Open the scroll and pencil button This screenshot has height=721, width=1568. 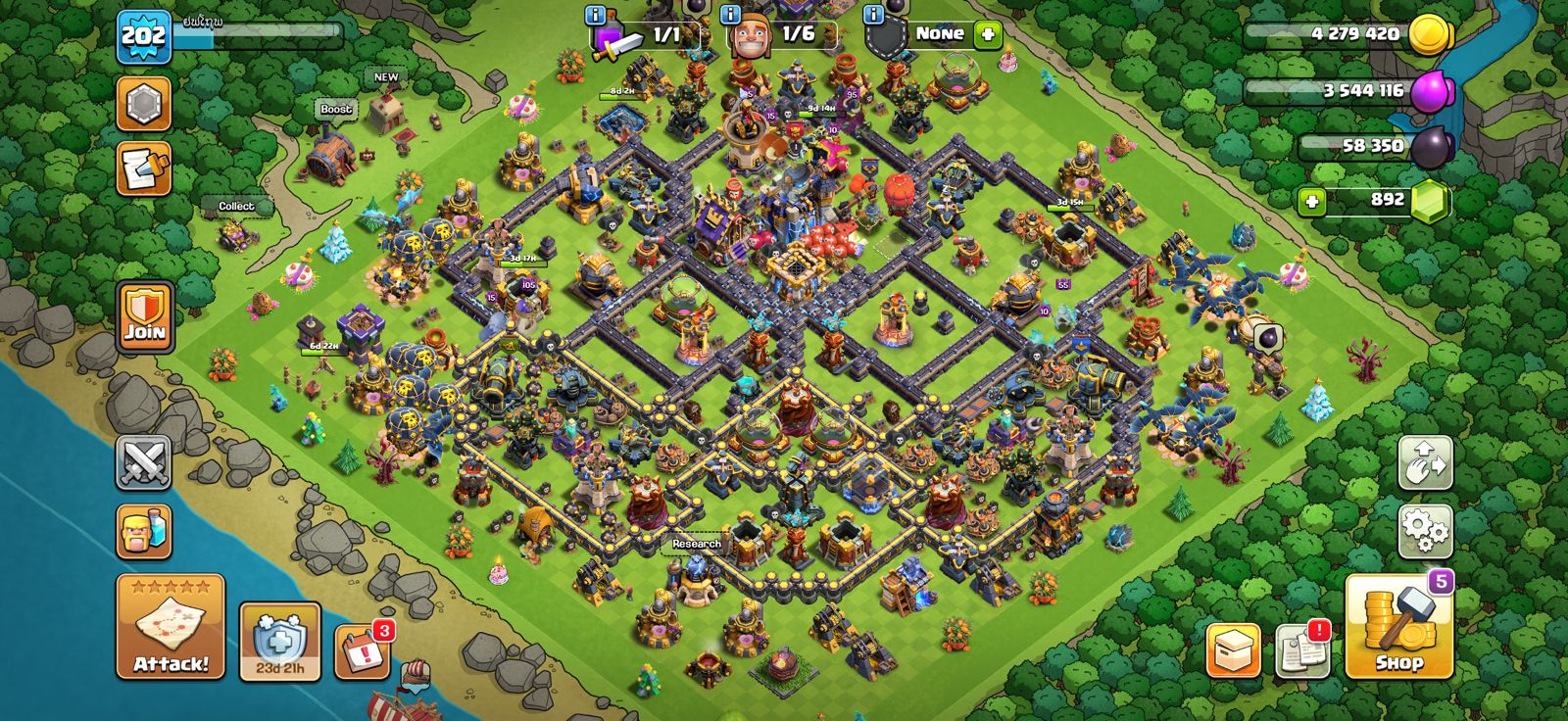click(x=144, y=168)
